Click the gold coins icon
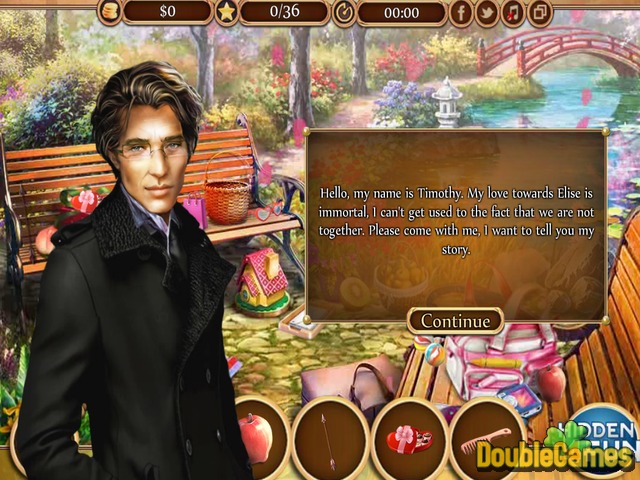The width and height of the screenshot is (640, 480). tap(108, 12)
